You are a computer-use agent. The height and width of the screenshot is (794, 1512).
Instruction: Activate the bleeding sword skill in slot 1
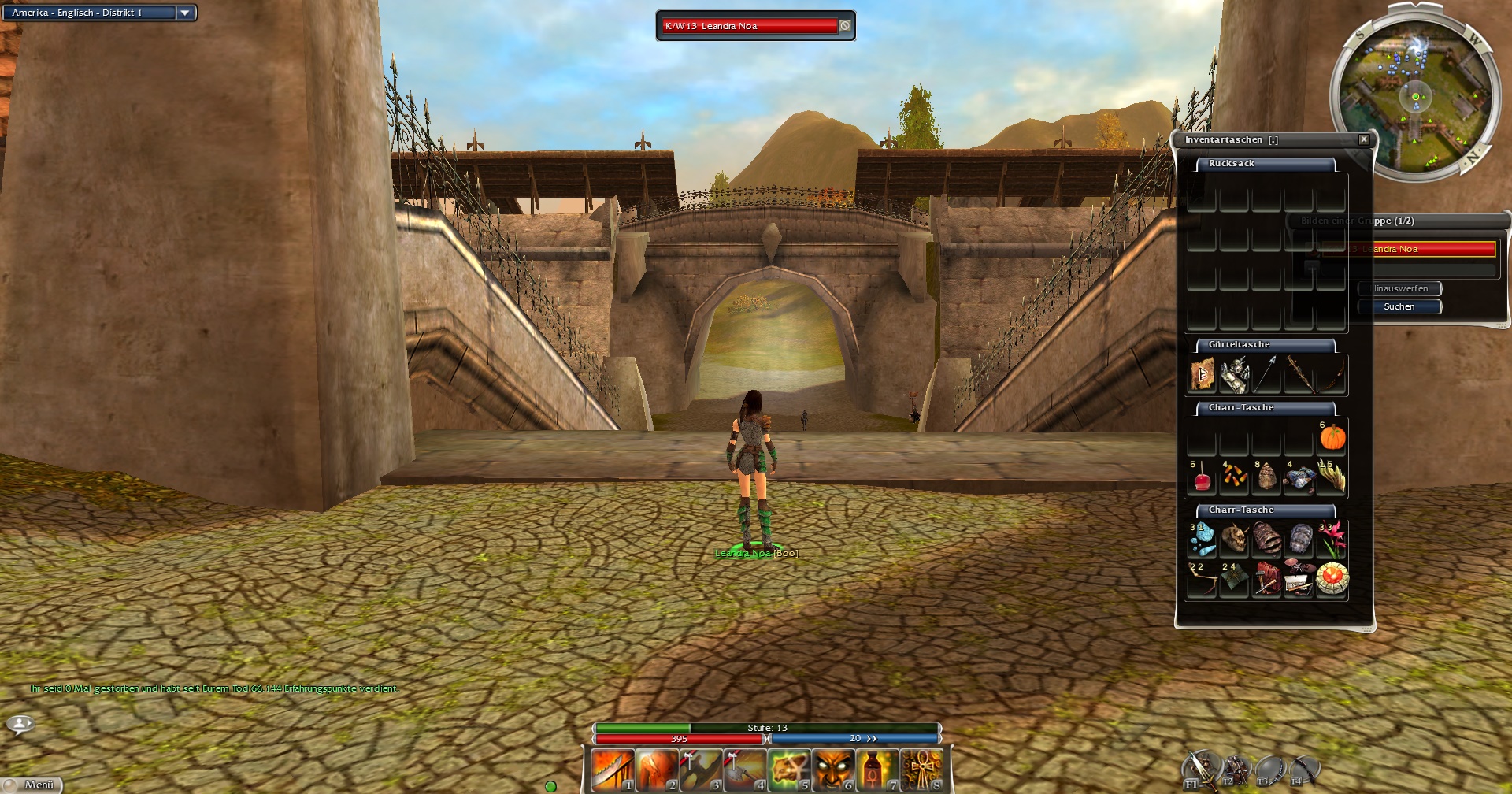613,770
